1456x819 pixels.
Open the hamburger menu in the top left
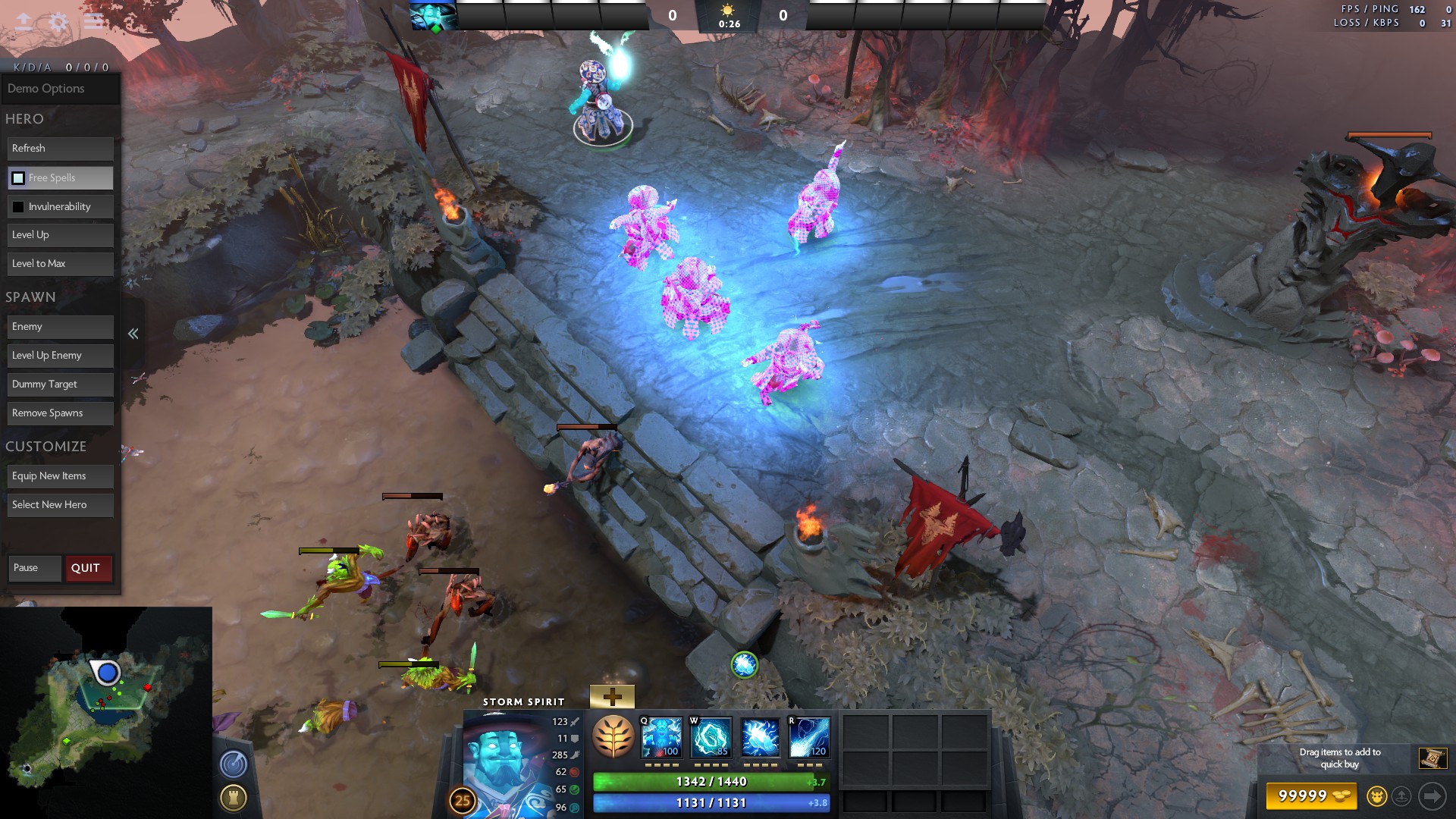tap(93, 21)
